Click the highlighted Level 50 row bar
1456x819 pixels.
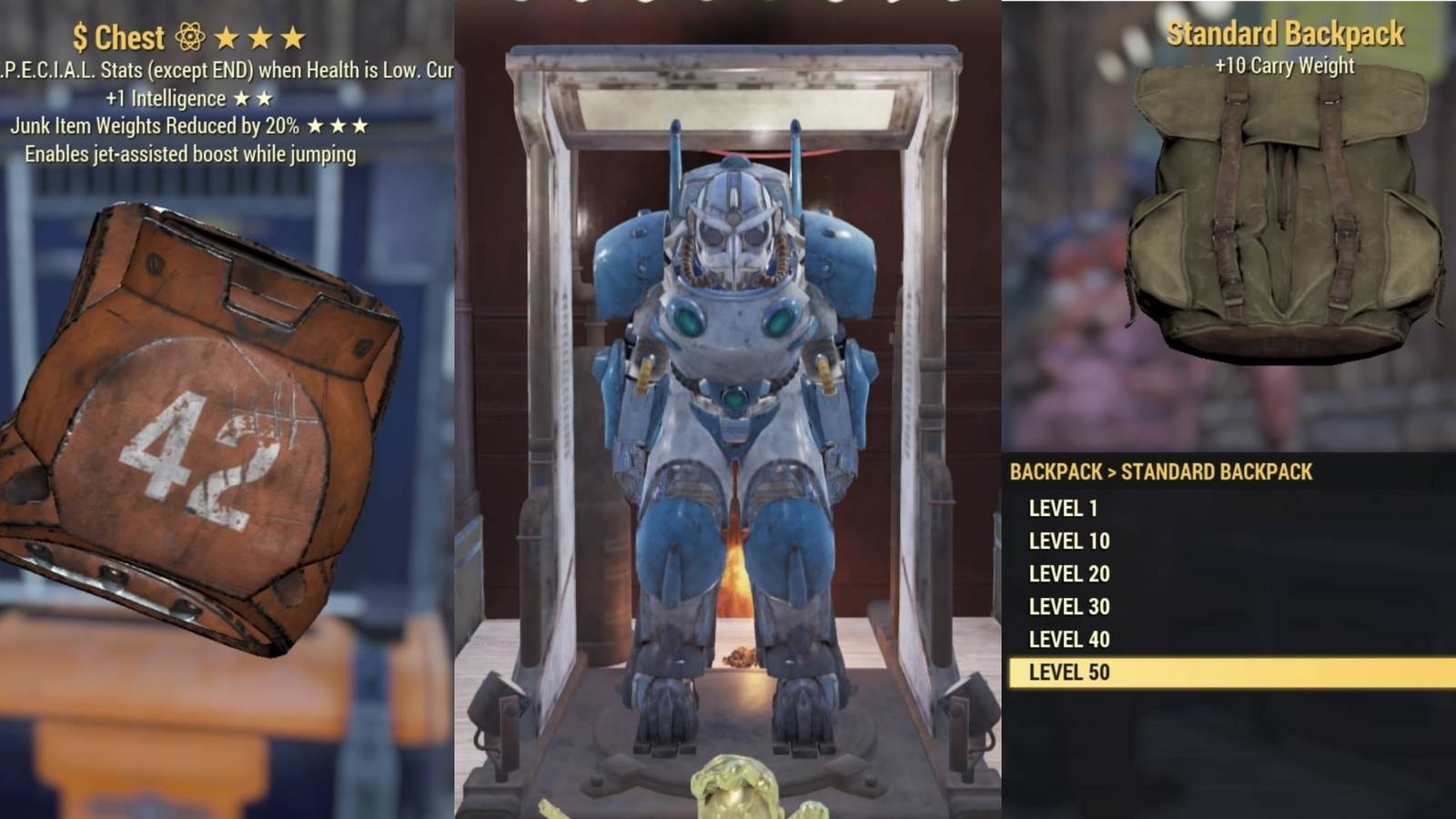[x=1228, y=672]
